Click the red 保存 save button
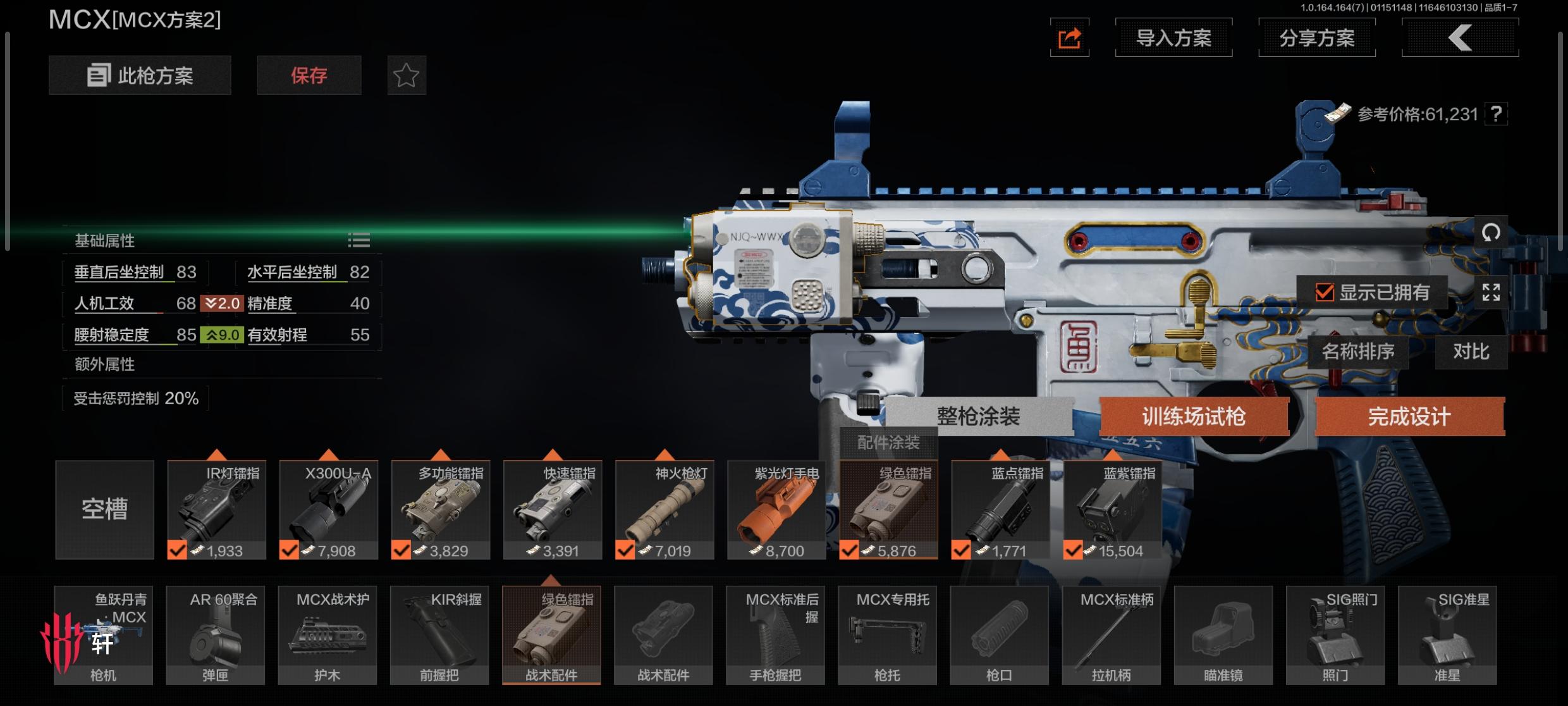Viewport: 1568px width, 706px height. point(309,76)
